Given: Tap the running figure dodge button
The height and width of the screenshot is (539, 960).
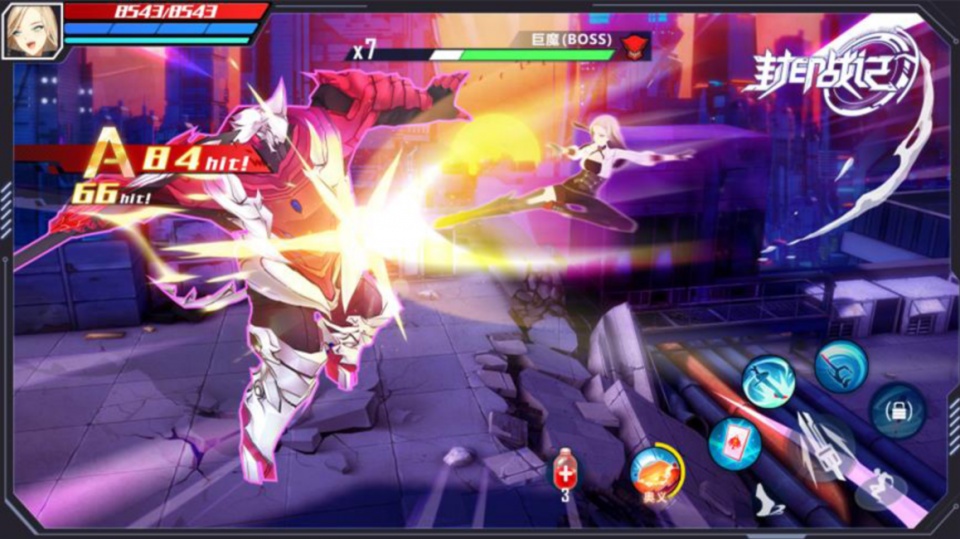Looking at the screenshot, I should 880,487.
